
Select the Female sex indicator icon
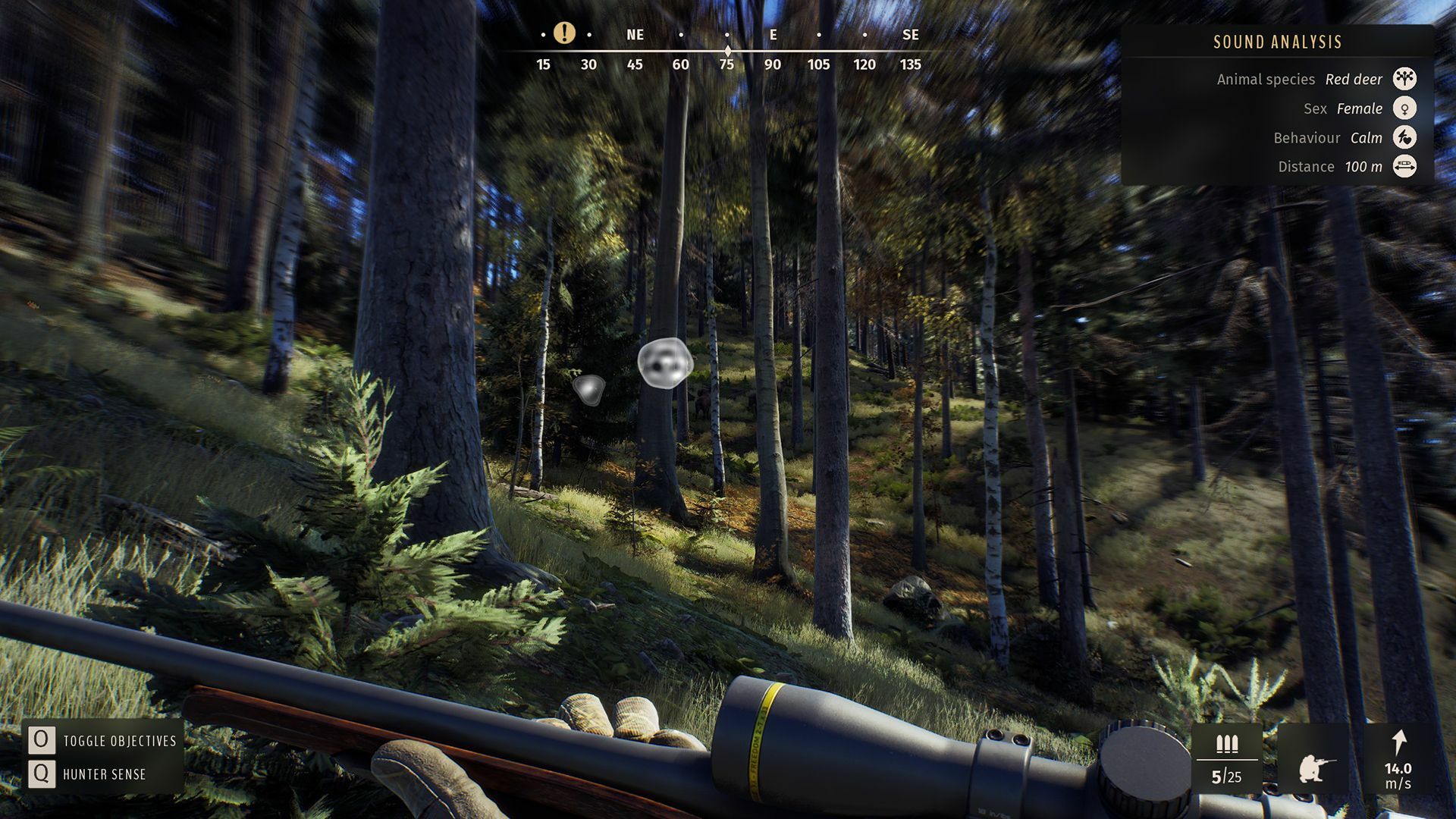(x=1407, y=108)
